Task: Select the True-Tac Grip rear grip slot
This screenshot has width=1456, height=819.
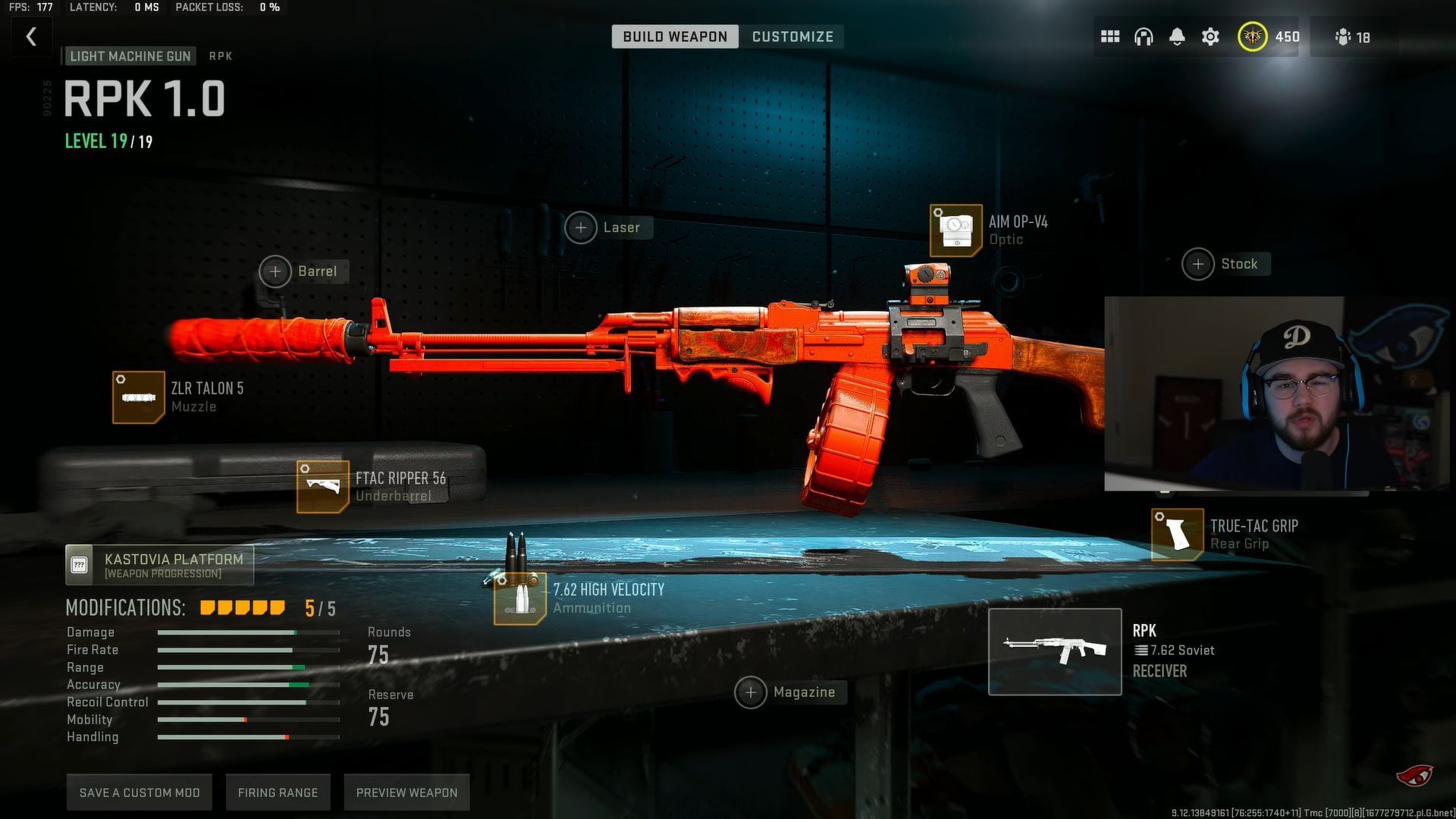Action: pyautogui.click(x=1177, y=535)
